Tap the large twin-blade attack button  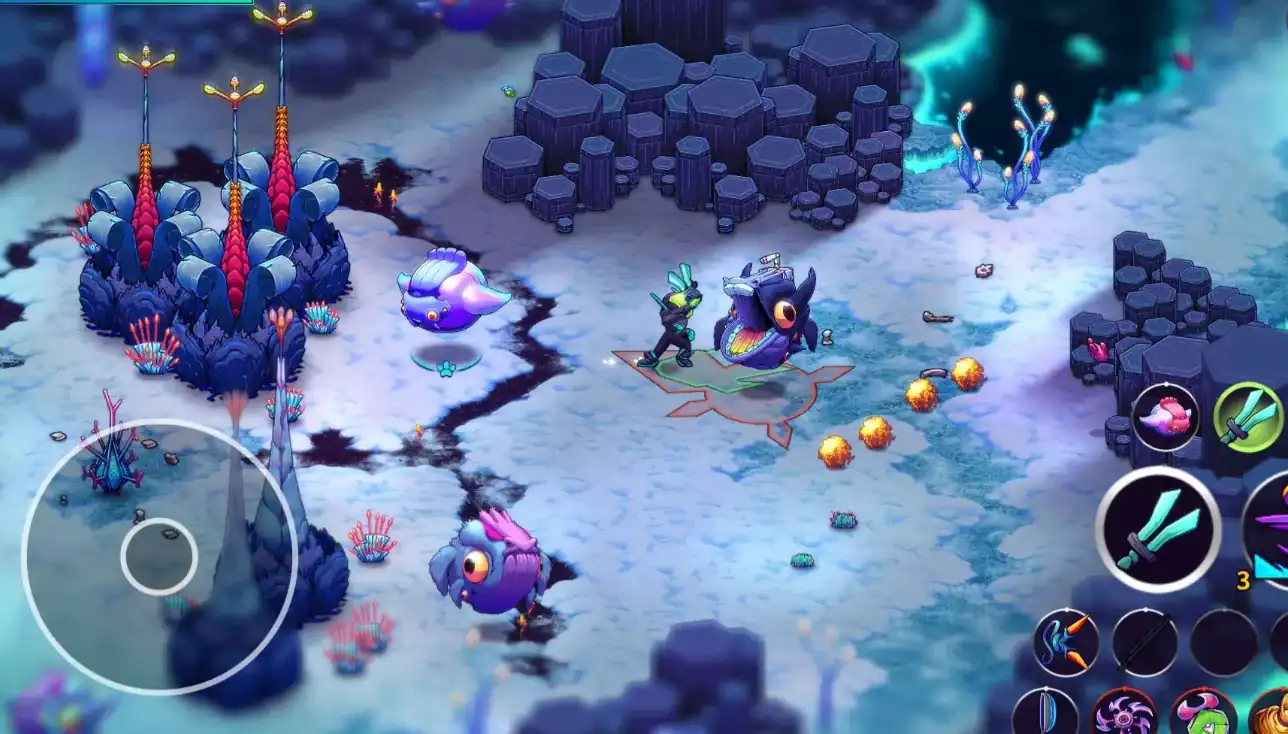pyautogui.click(x=1157, y=529)
